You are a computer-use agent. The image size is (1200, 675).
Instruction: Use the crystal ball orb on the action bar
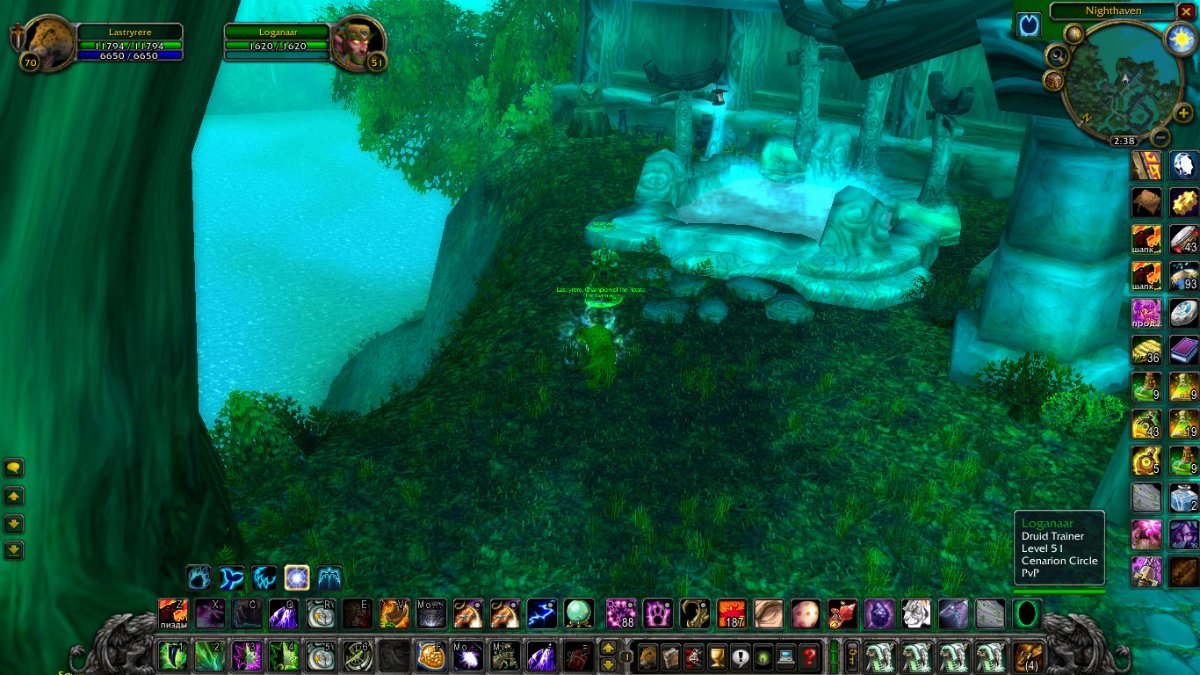click(579, 613)
